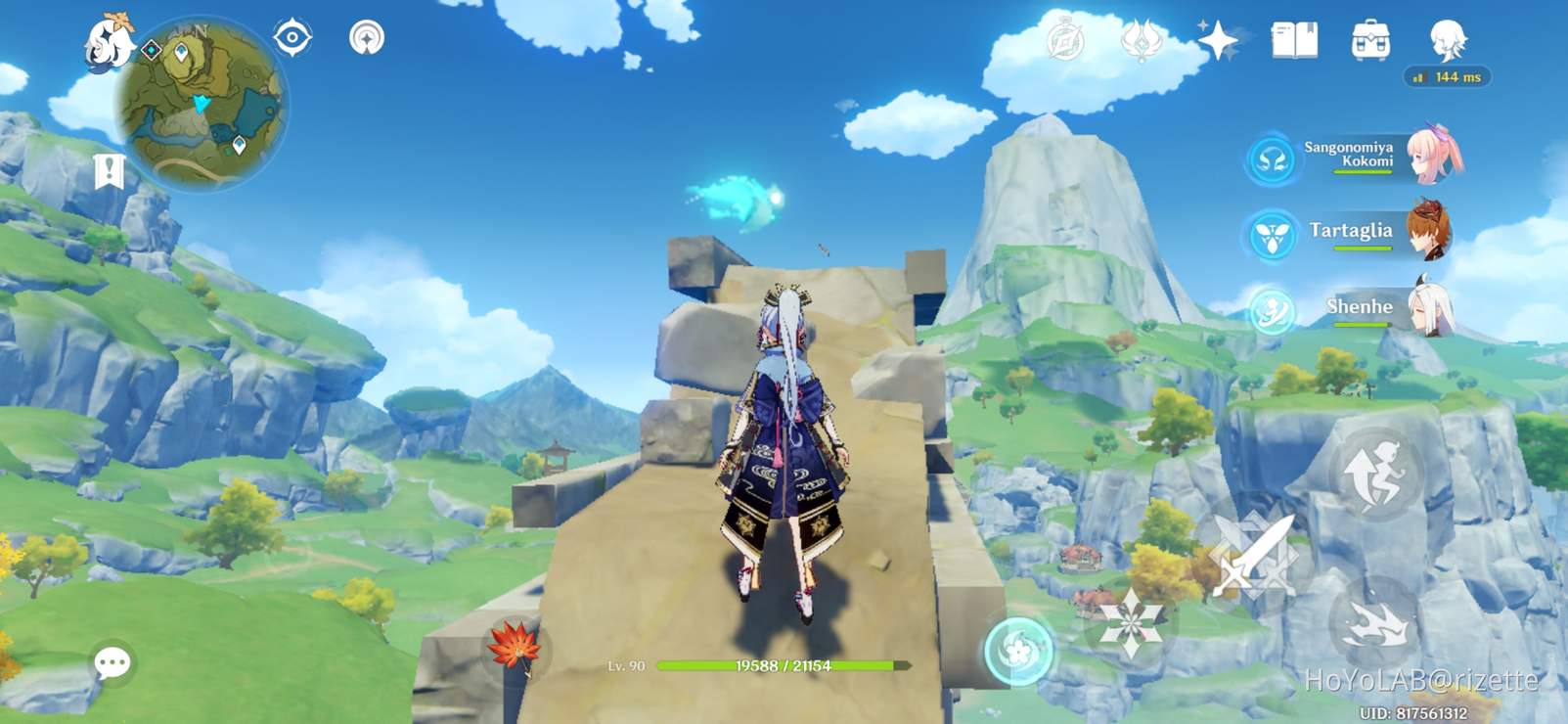Open the Events wings icon
This screenshot has width=1568, height=724.
(1141, 39)
